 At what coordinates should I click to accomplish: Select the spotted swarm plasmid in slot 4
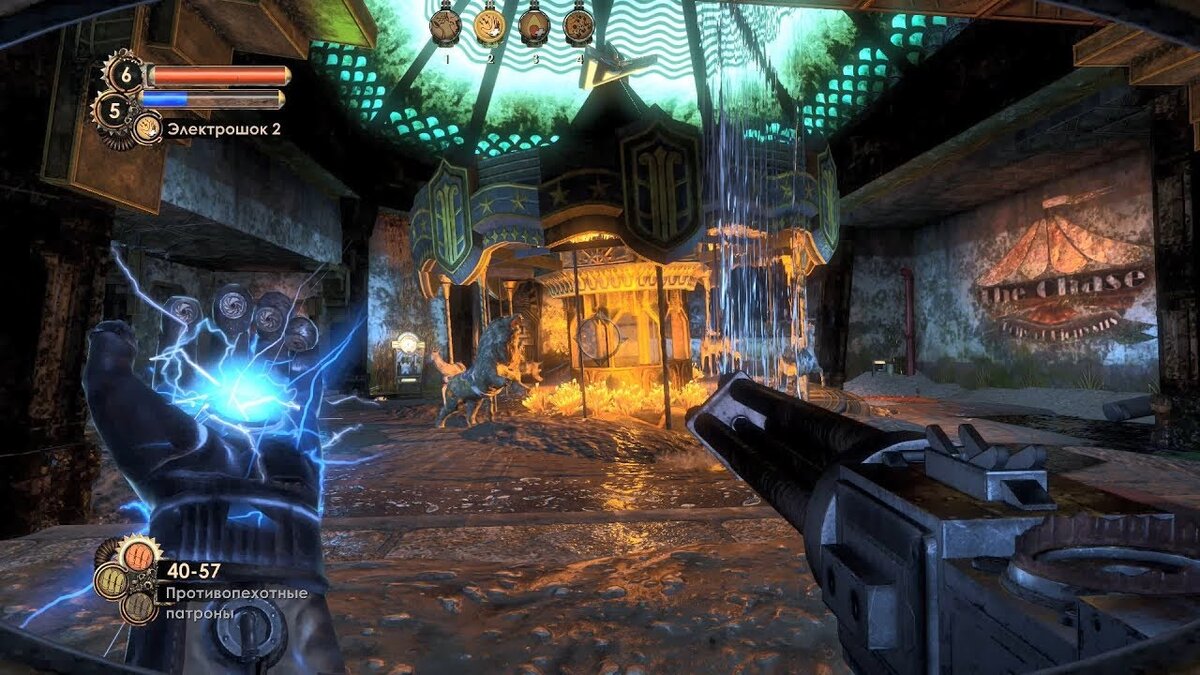[x=578, y=26]
